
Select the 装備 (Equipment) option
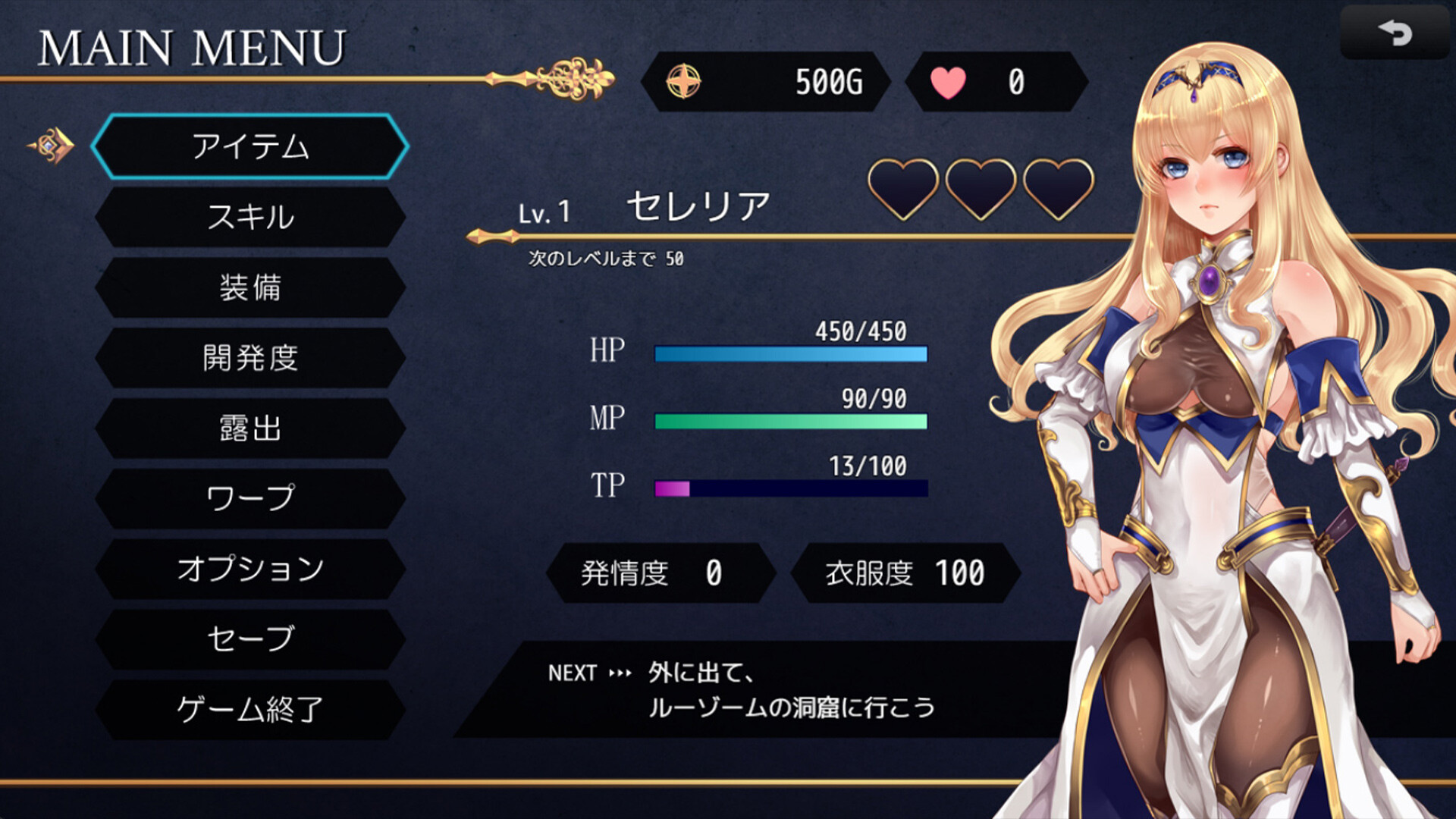tap(250, 288)
